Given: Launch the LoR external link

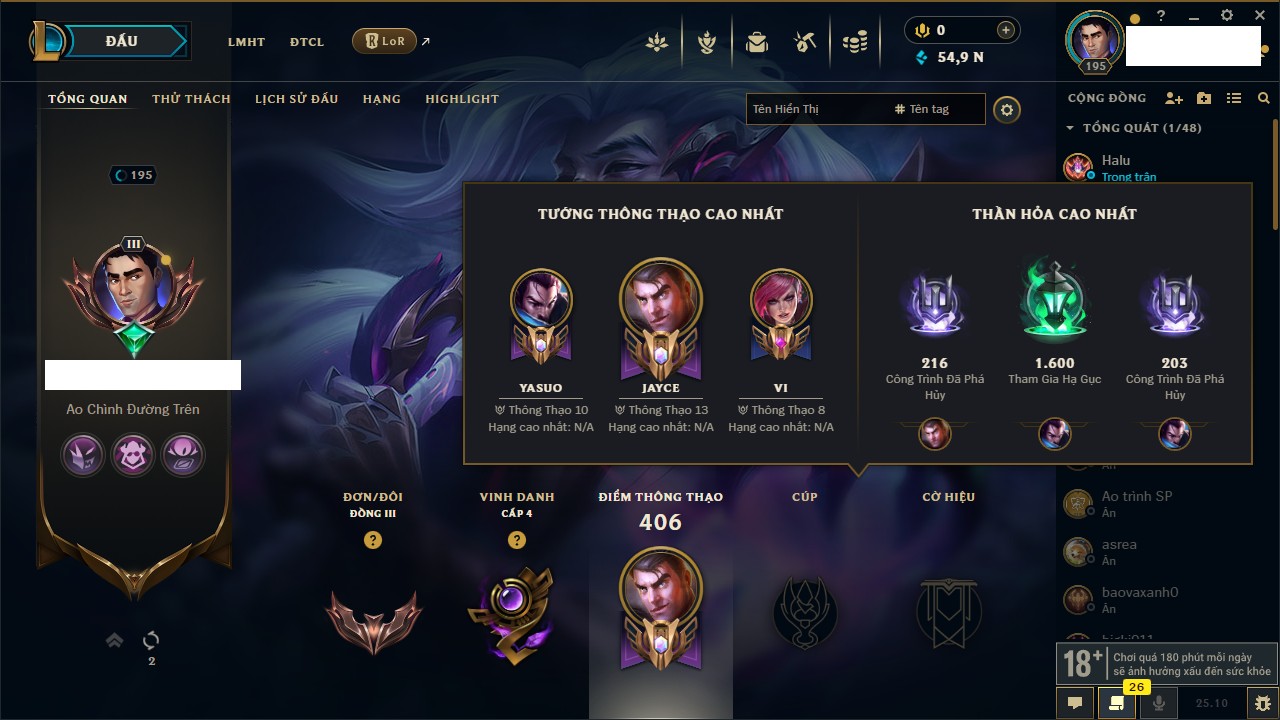Looking at the screenshot, I should (x=385, y=41).
